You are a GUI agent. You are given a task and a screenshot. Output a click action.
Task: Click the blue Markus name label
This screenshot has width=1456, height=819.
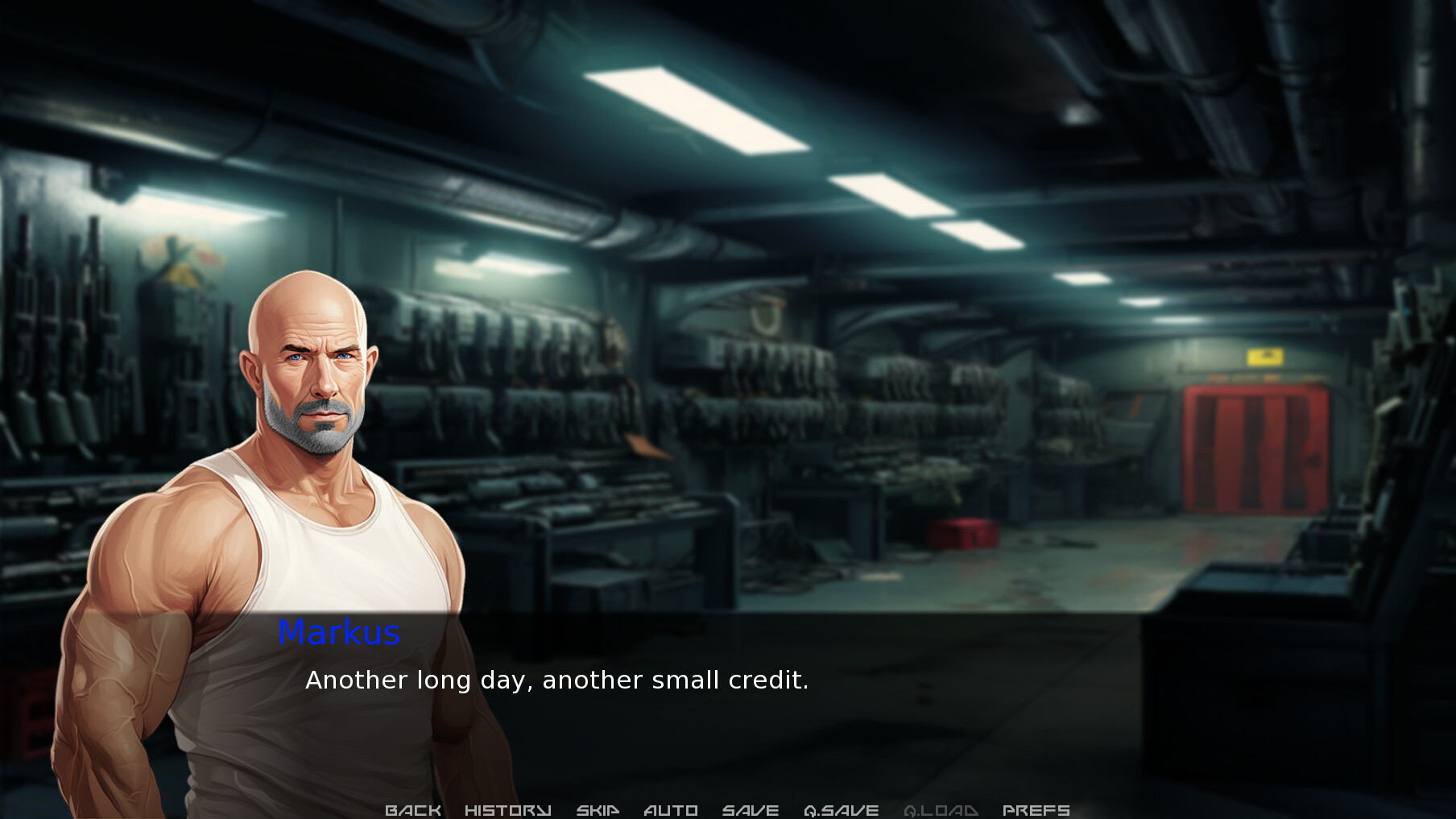coord(339,635)
